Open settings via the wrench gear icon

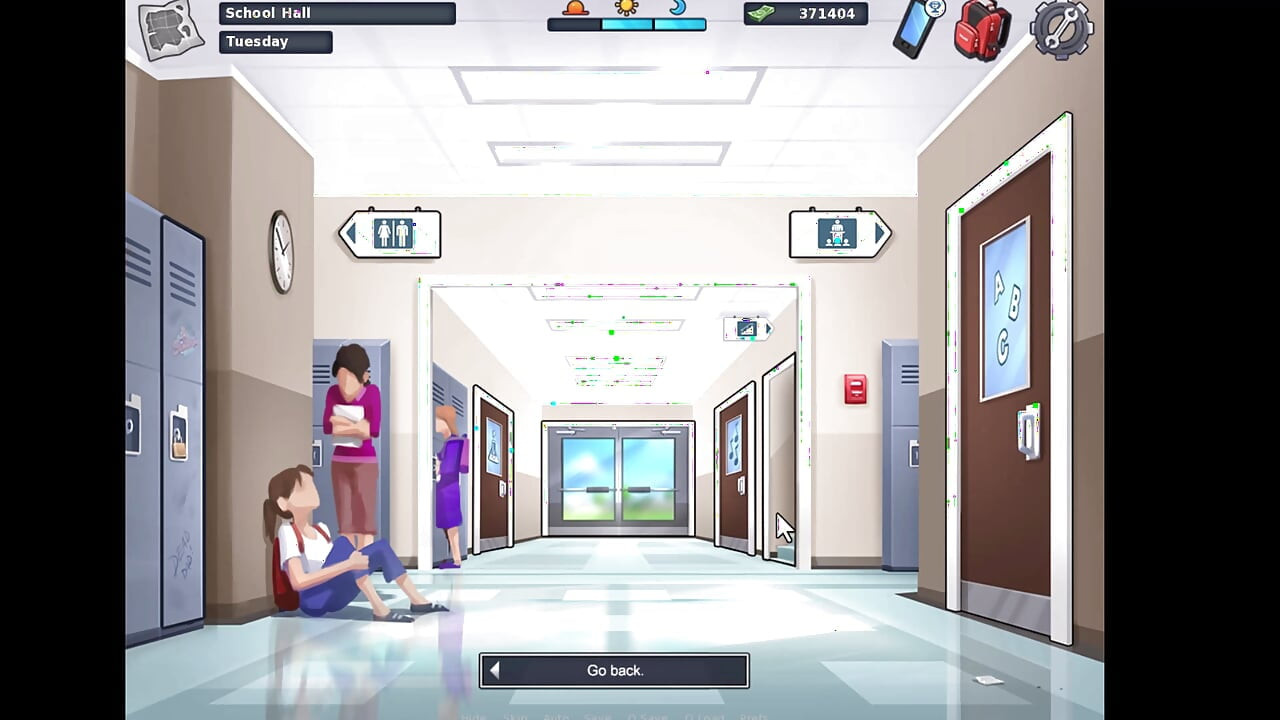(x=1060, y=30)
